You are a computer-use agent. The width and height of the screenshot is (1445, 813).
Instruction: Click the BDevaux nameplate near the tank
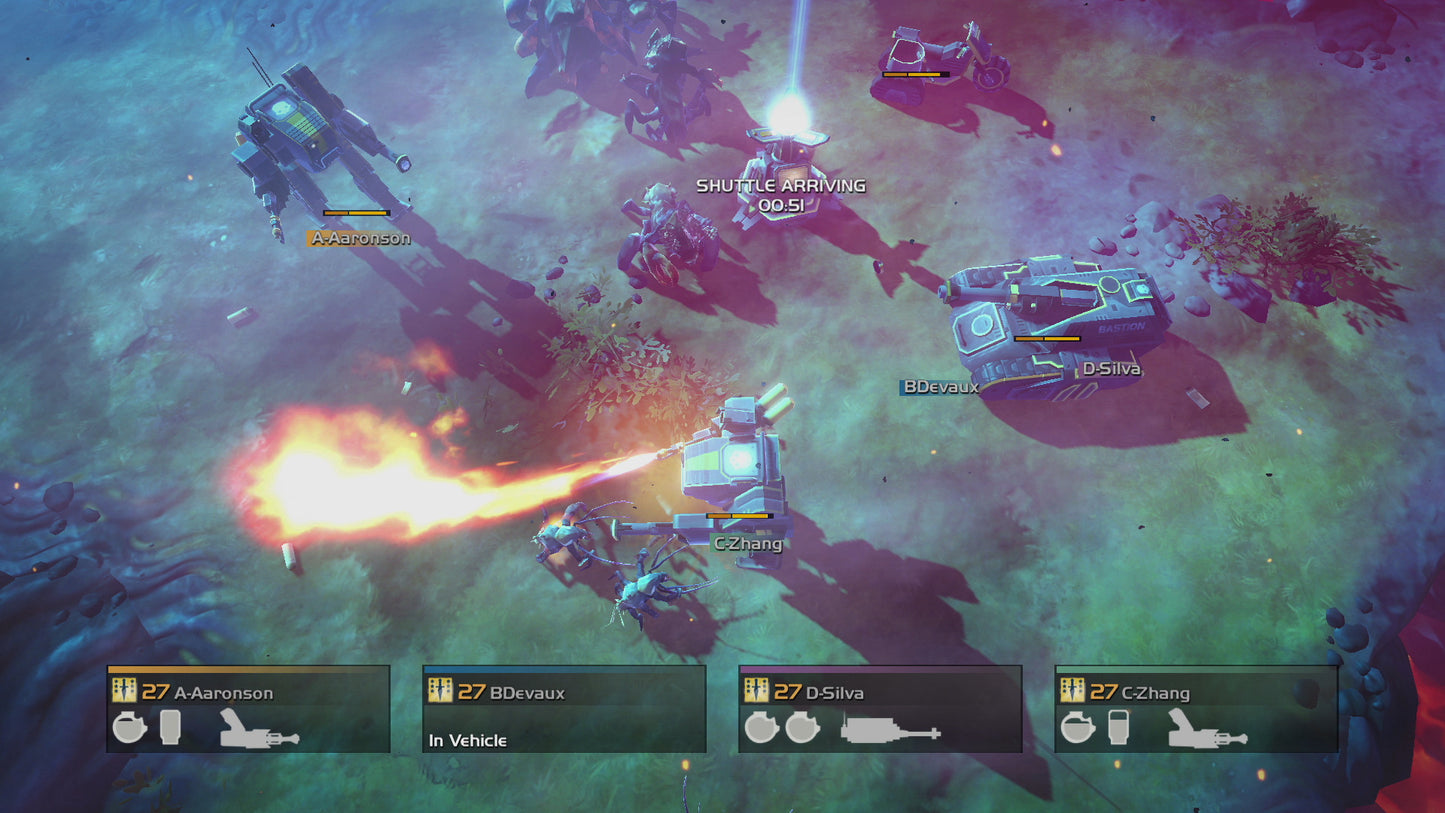(938, 388)
